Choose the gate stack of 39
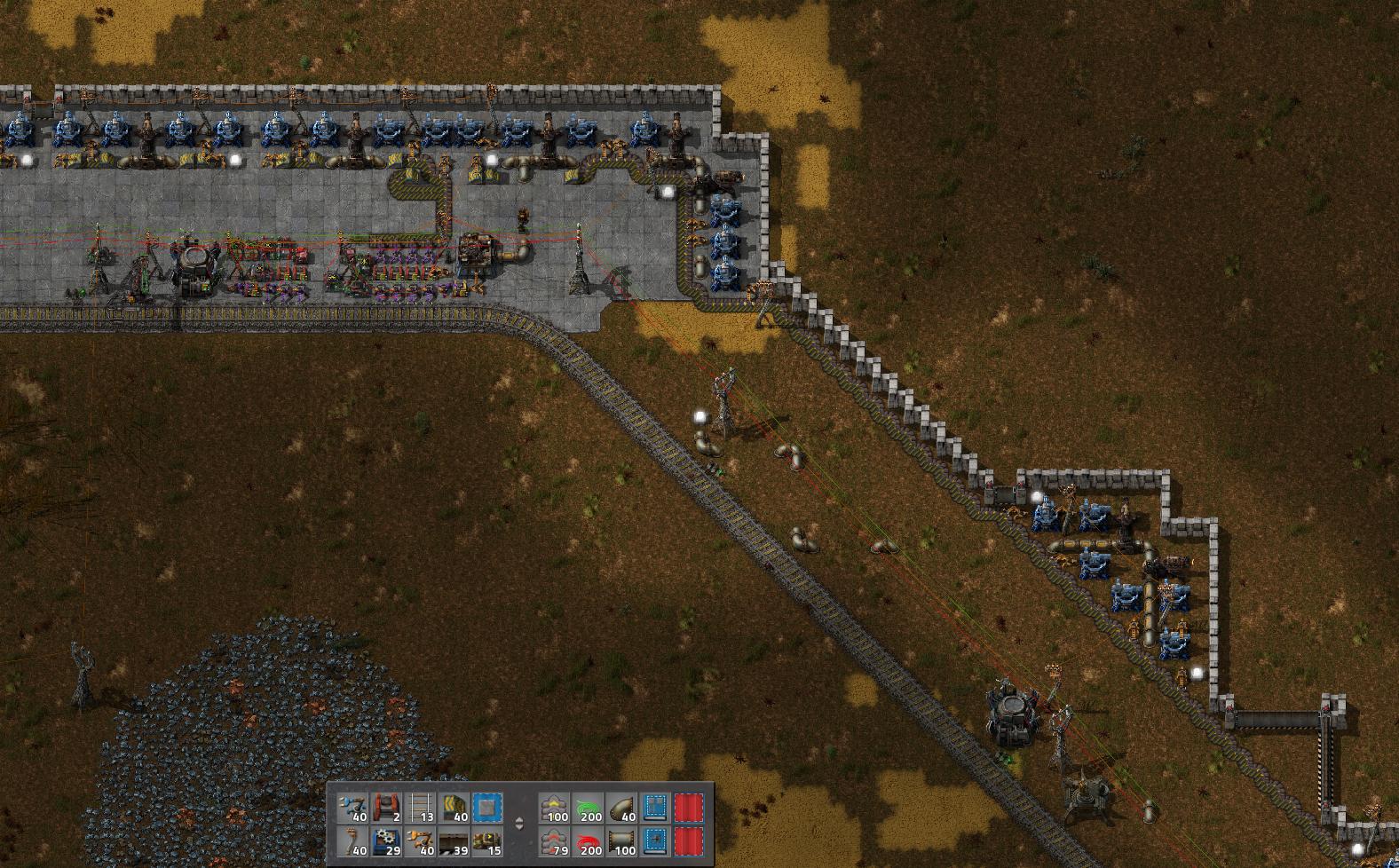This screenshot has width=1399, height=868. point(454,841)
